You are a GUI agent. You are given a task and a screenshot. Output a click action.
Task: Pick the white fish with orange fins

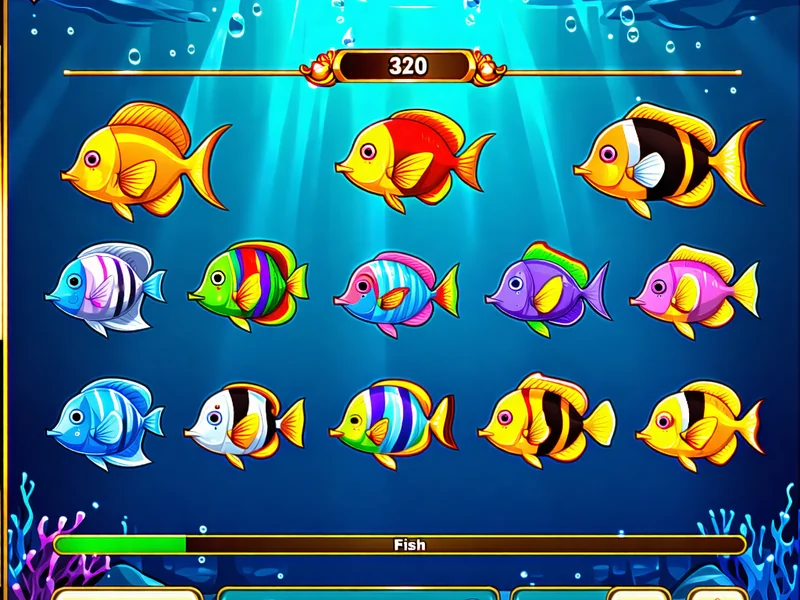click(x=243, y=421)
